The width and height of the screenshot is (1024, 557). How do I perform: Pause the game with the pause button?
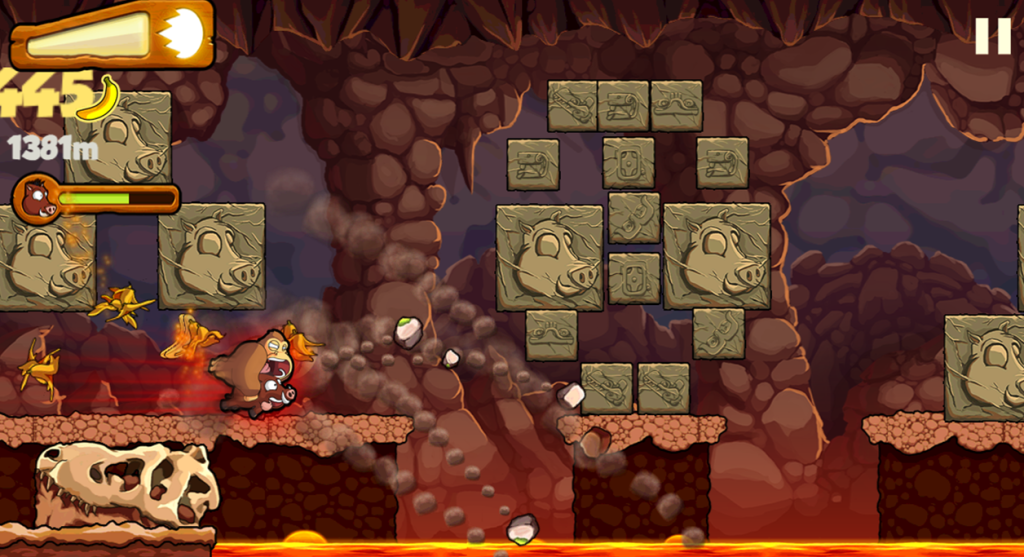point(992,36)
